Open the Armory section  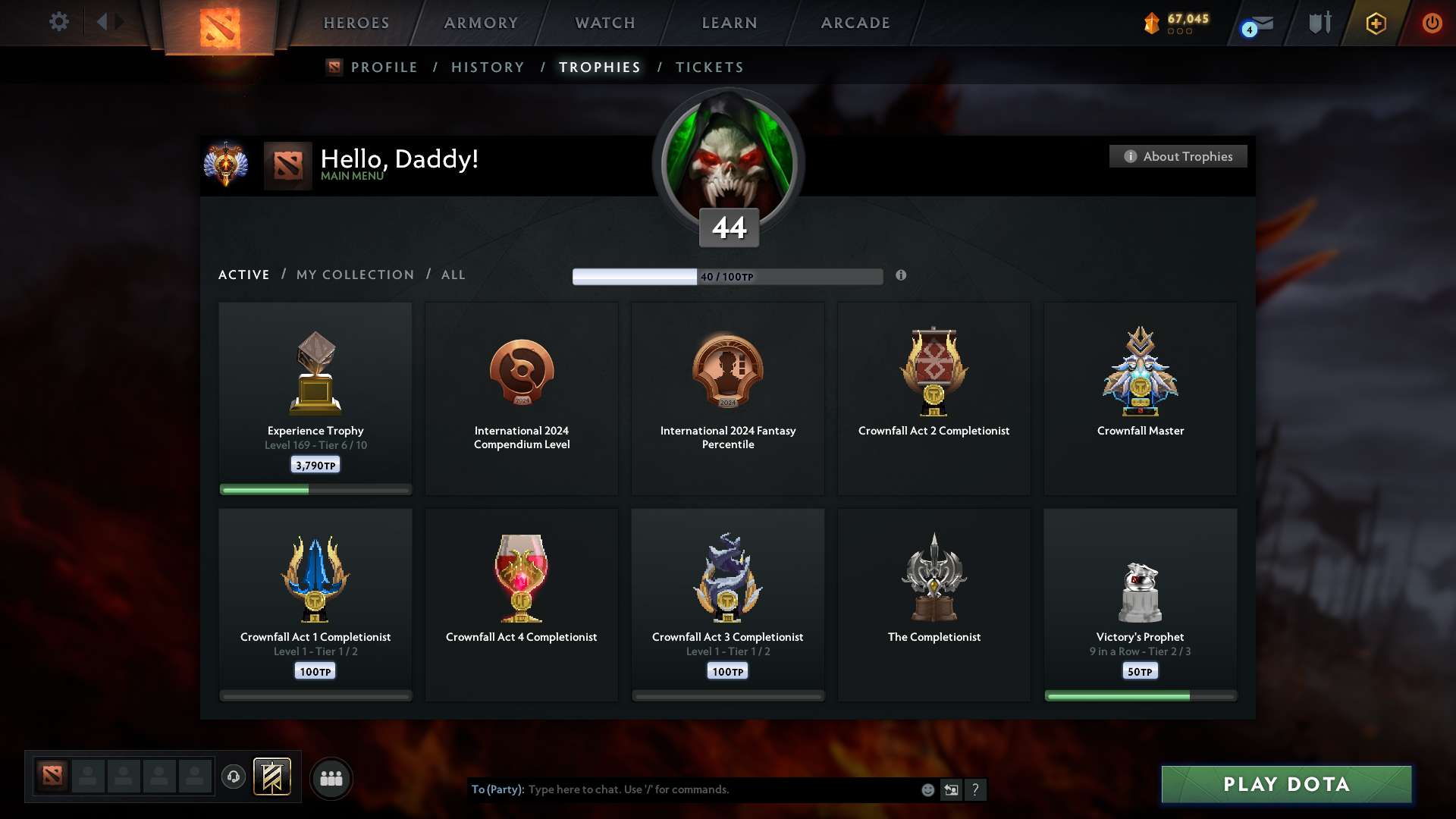click(481, 23)
